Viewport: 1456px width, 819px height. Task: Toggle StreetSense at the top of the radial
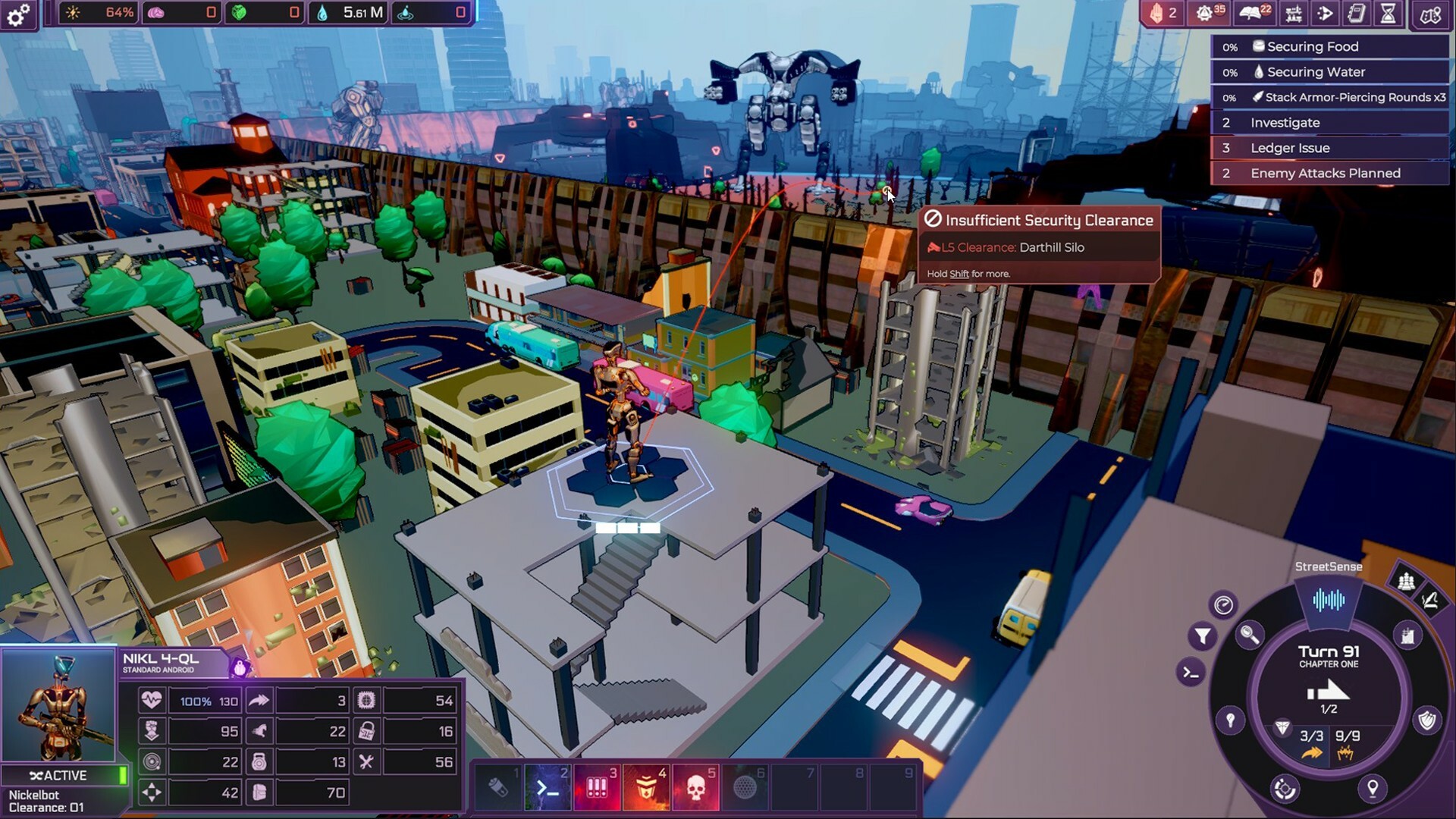(x=1329, y=599)
